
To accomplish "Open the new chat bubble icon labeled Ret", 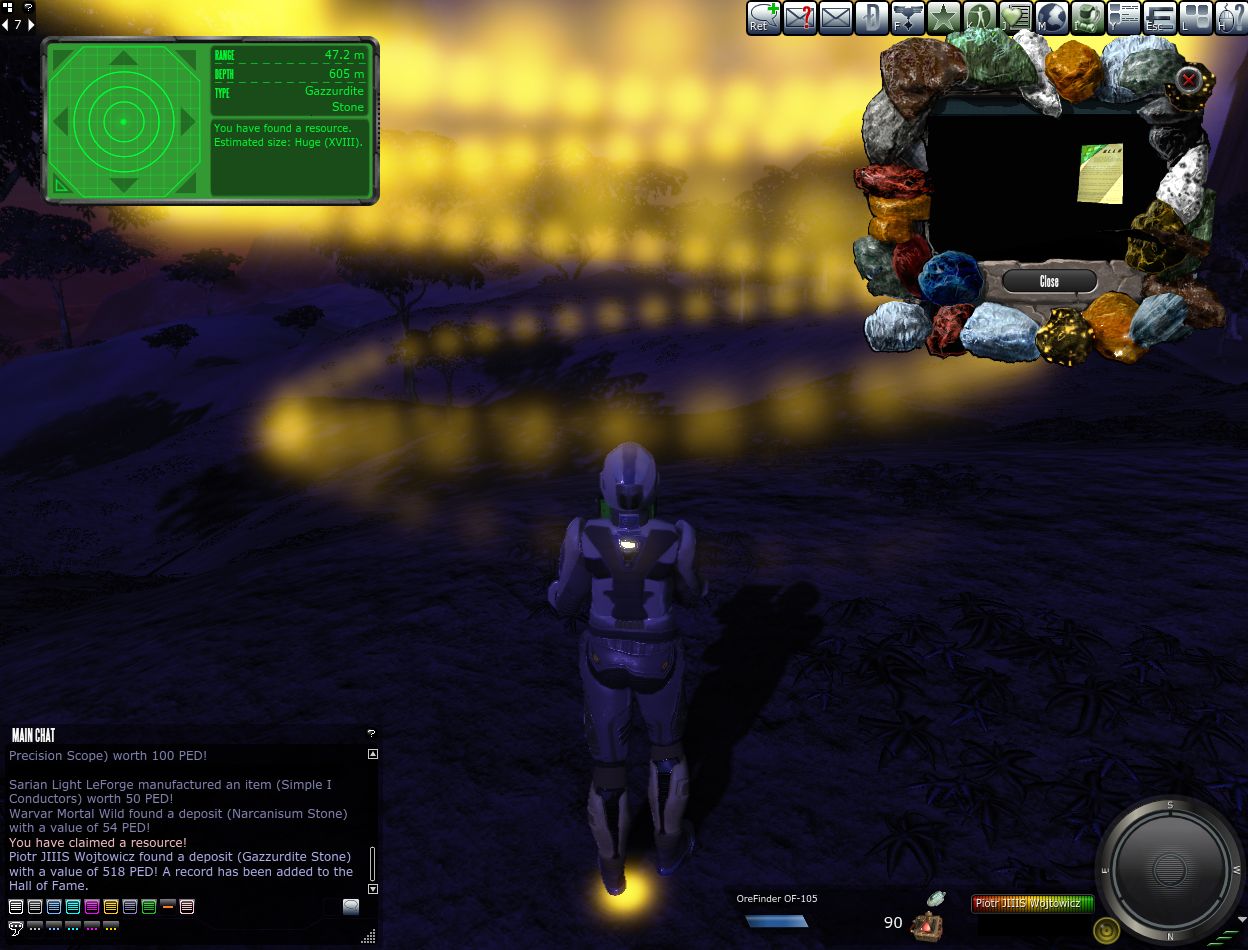I will tap(764, 18).
